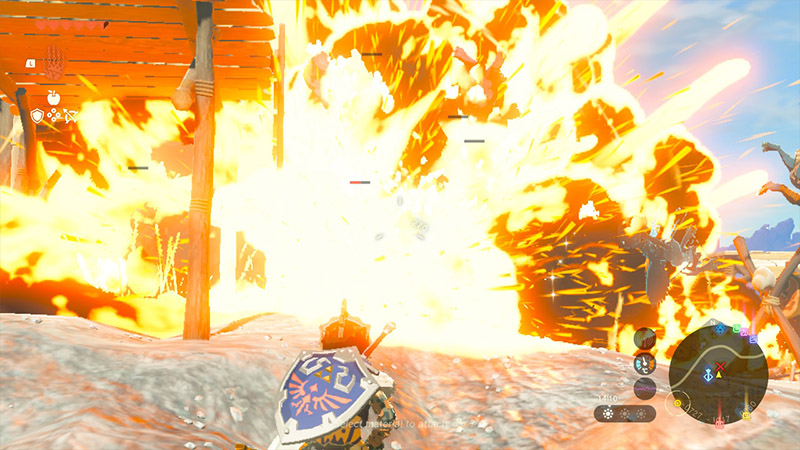Open the circular minimap
Image resolution: width=800 pixels, height=450 pixels.
click(x=718, y=369)
